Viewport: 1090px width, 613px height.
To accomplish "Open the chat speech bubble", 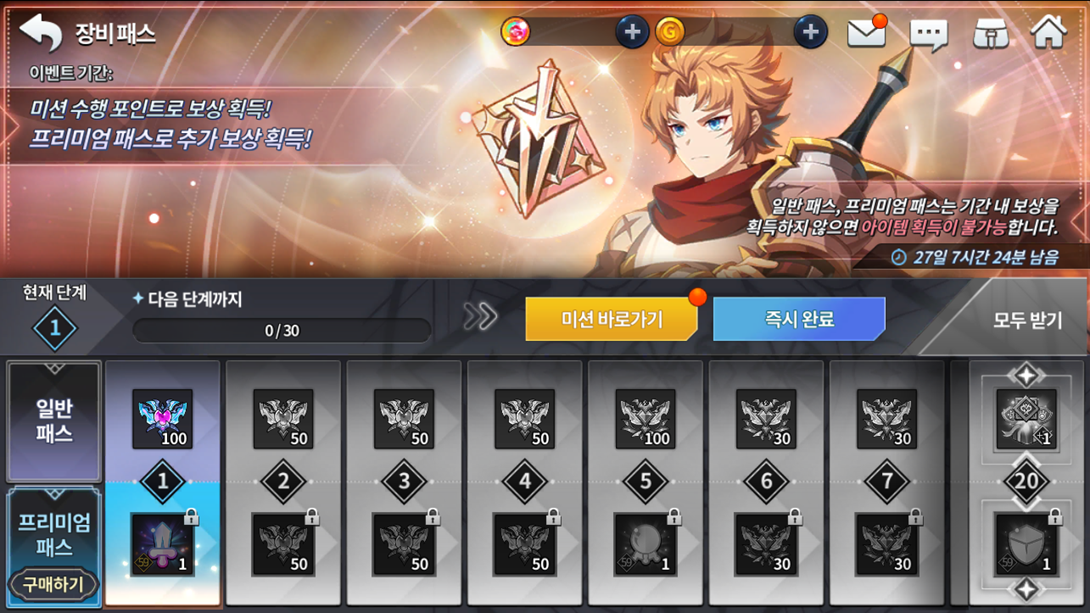I will (x=928, y=34).
